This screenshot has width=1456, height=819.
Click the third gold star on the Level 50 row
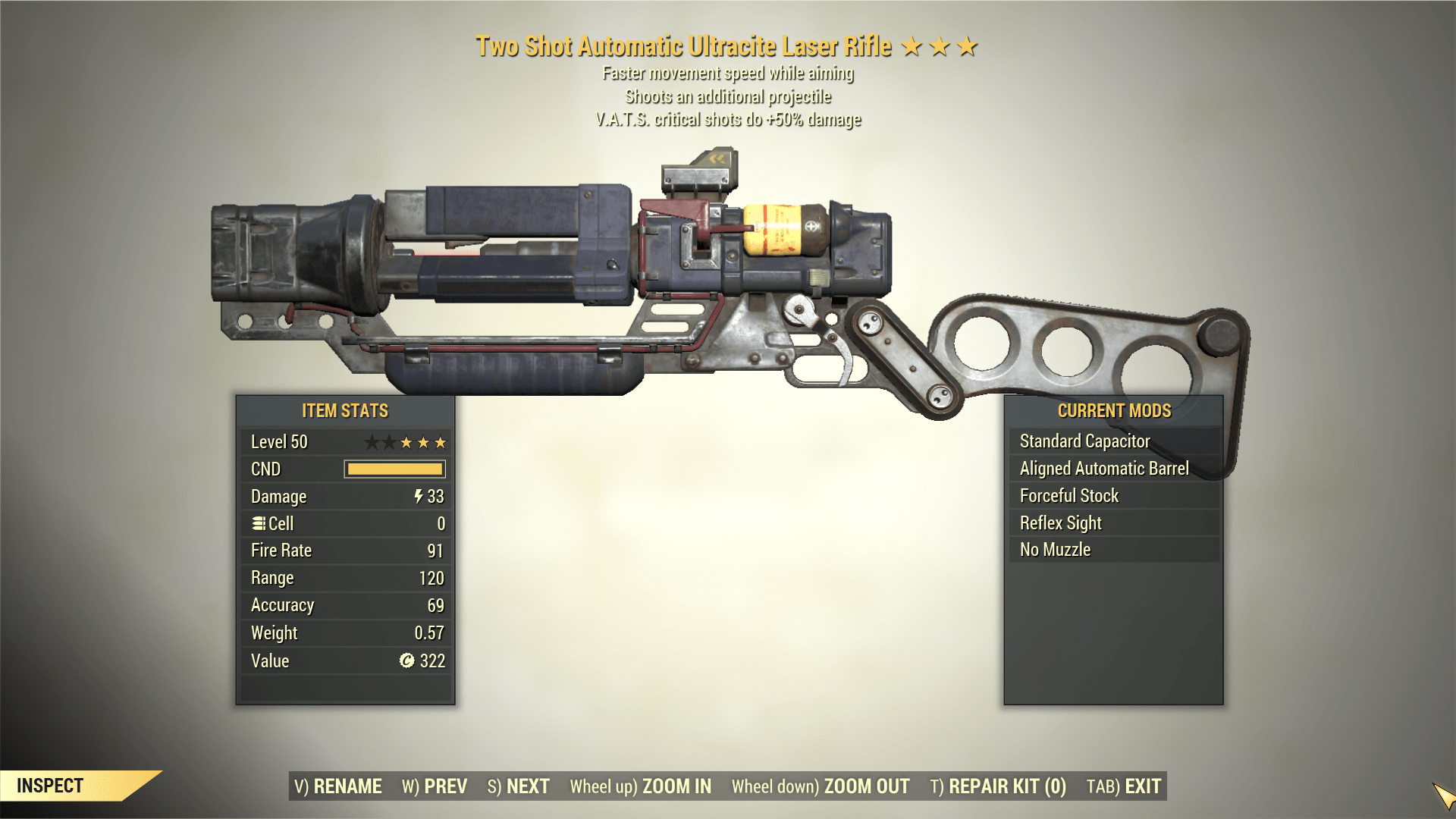click(440, 442)
